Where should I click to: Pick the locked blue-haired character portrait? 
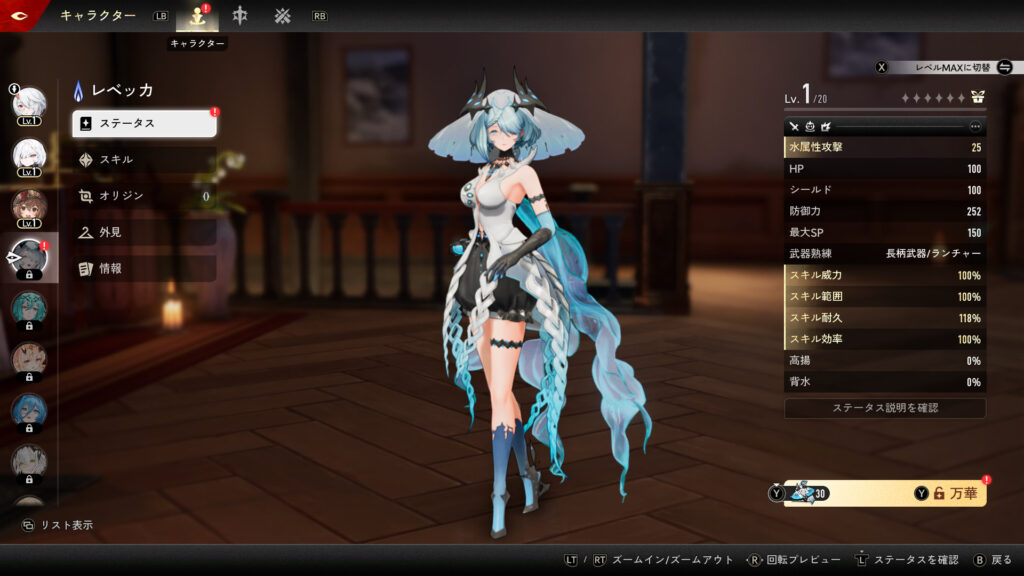pyautogui.click(x=29, y=410)
